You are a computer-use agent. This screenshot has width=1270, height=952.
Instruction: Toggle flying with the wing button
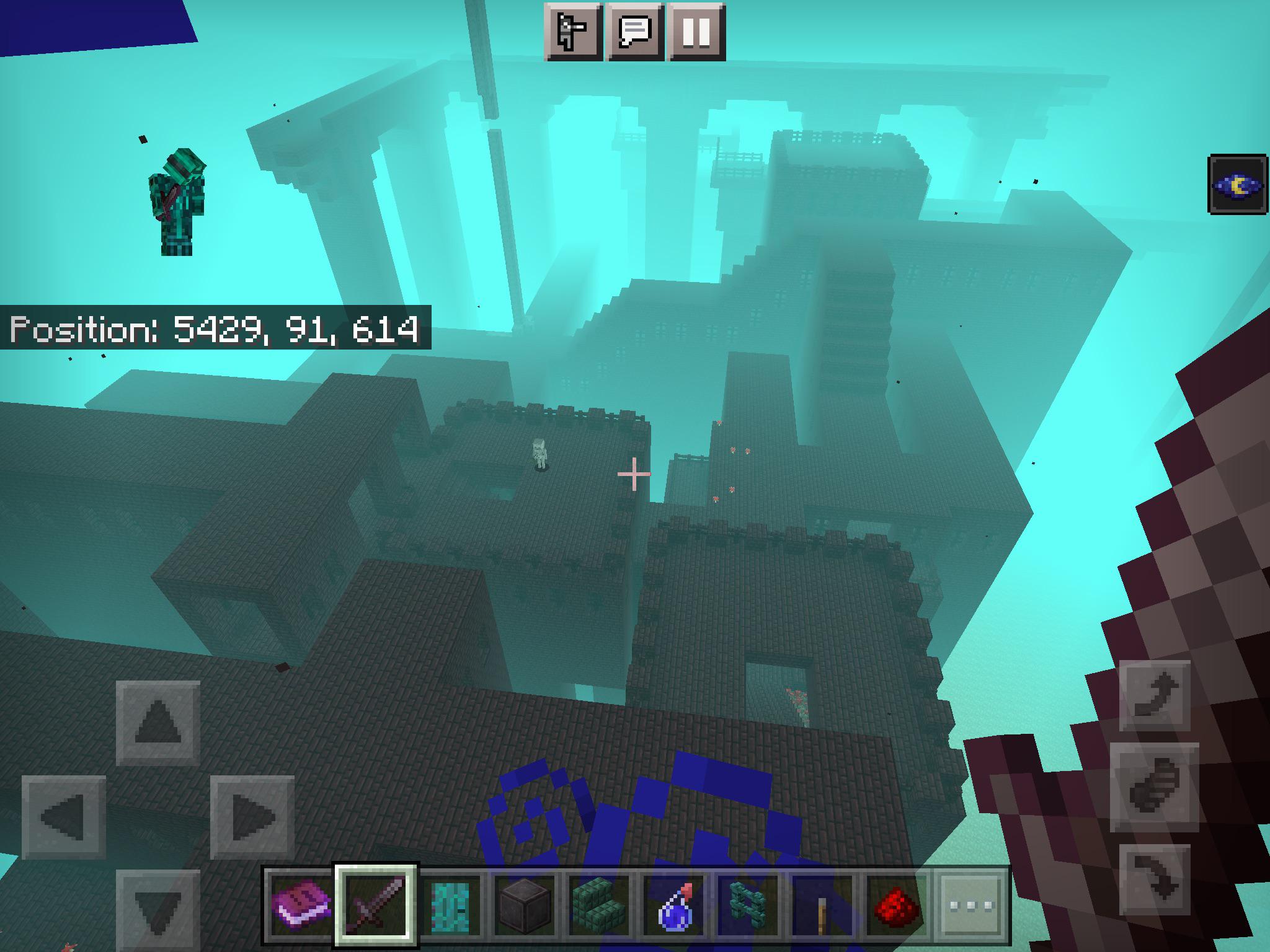click(1155, 786)
